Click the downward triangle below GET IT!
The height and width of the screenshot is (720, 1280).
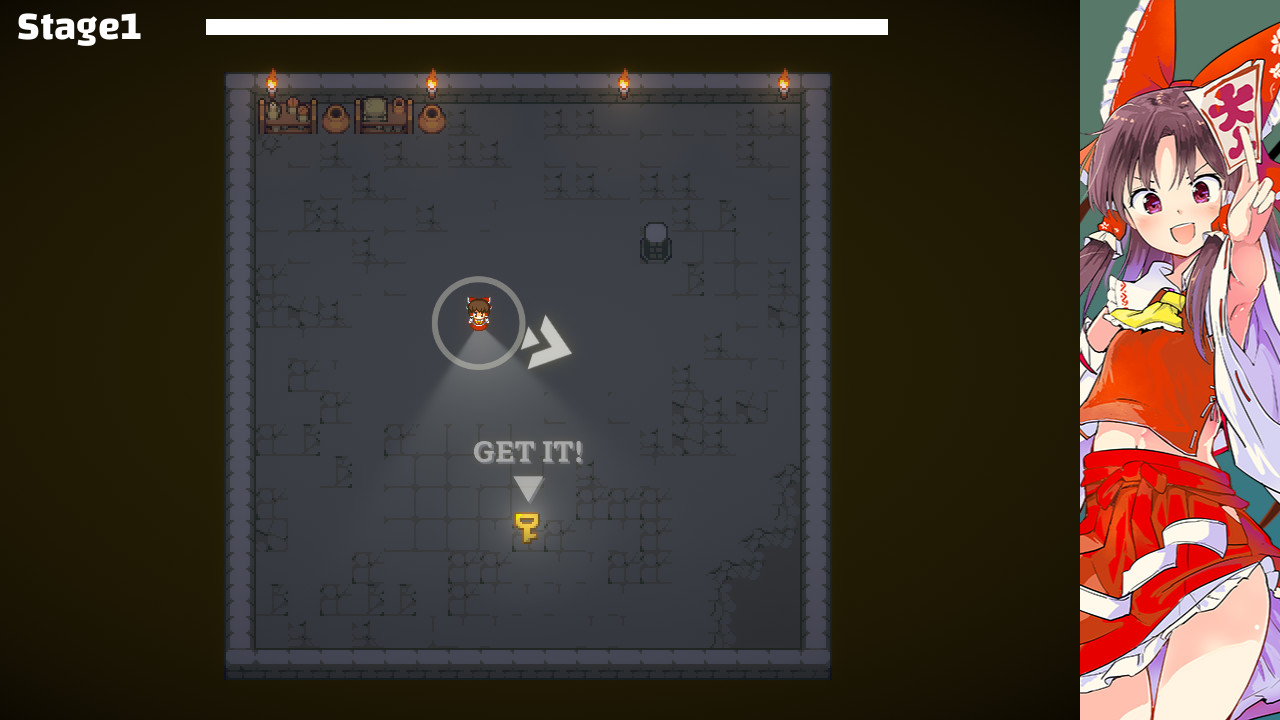click(x=527, y=489)
